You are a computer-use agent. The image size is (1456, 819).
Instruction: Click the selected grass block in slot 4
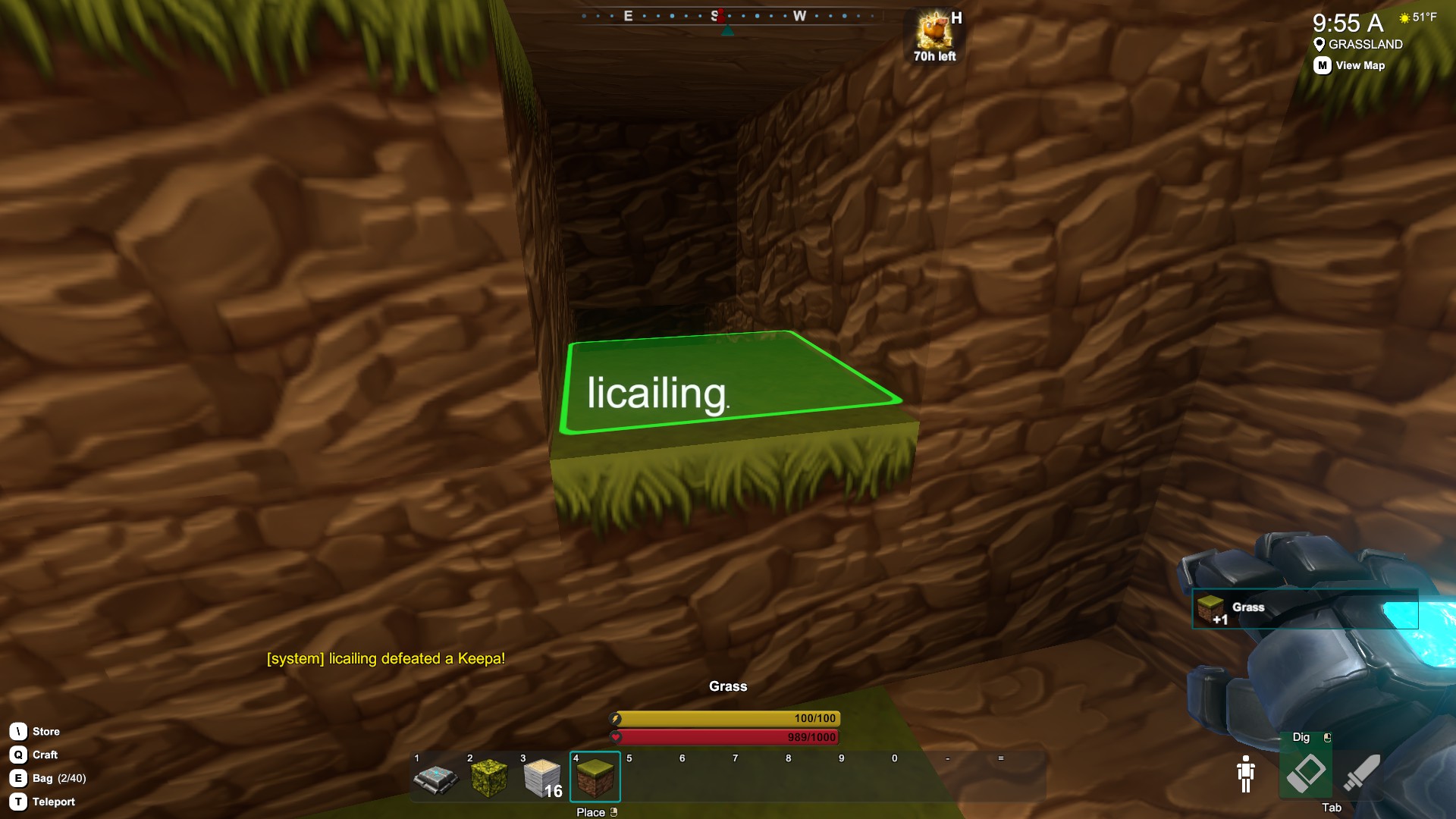point(595,777)
